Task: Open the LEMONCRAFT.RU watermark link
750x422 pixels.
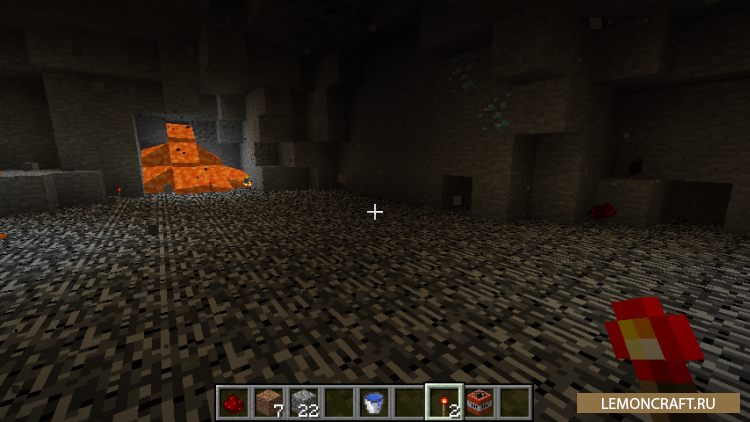Action: [x=657, y=402]
